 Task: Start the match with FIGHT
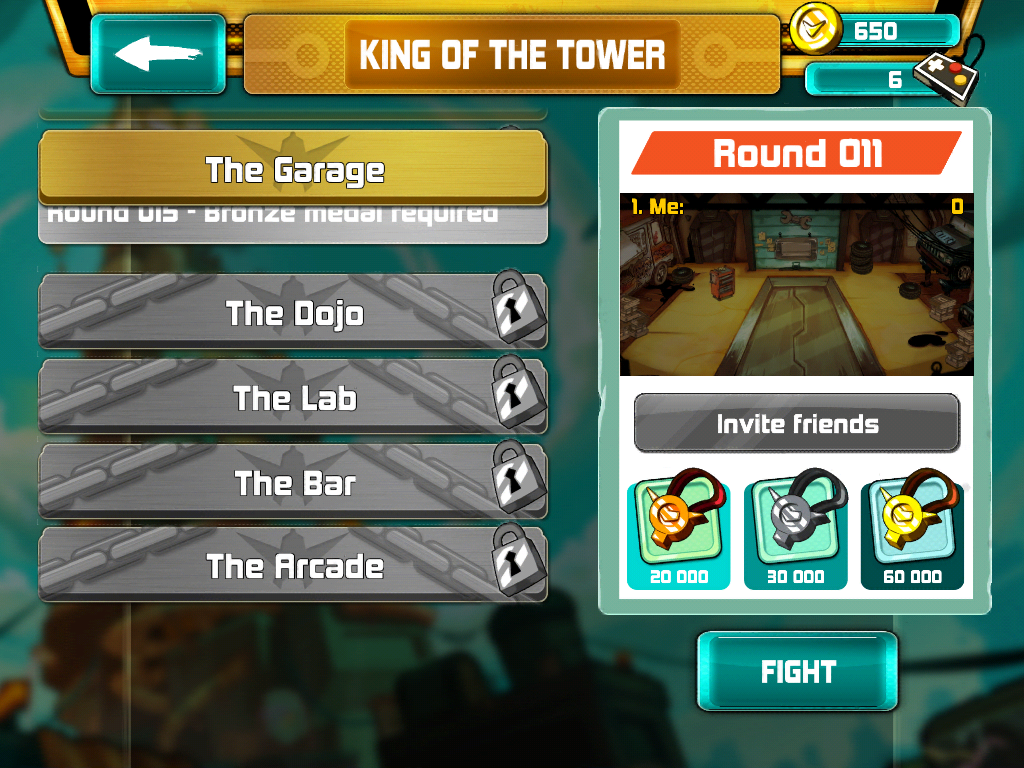click(797, 671)
